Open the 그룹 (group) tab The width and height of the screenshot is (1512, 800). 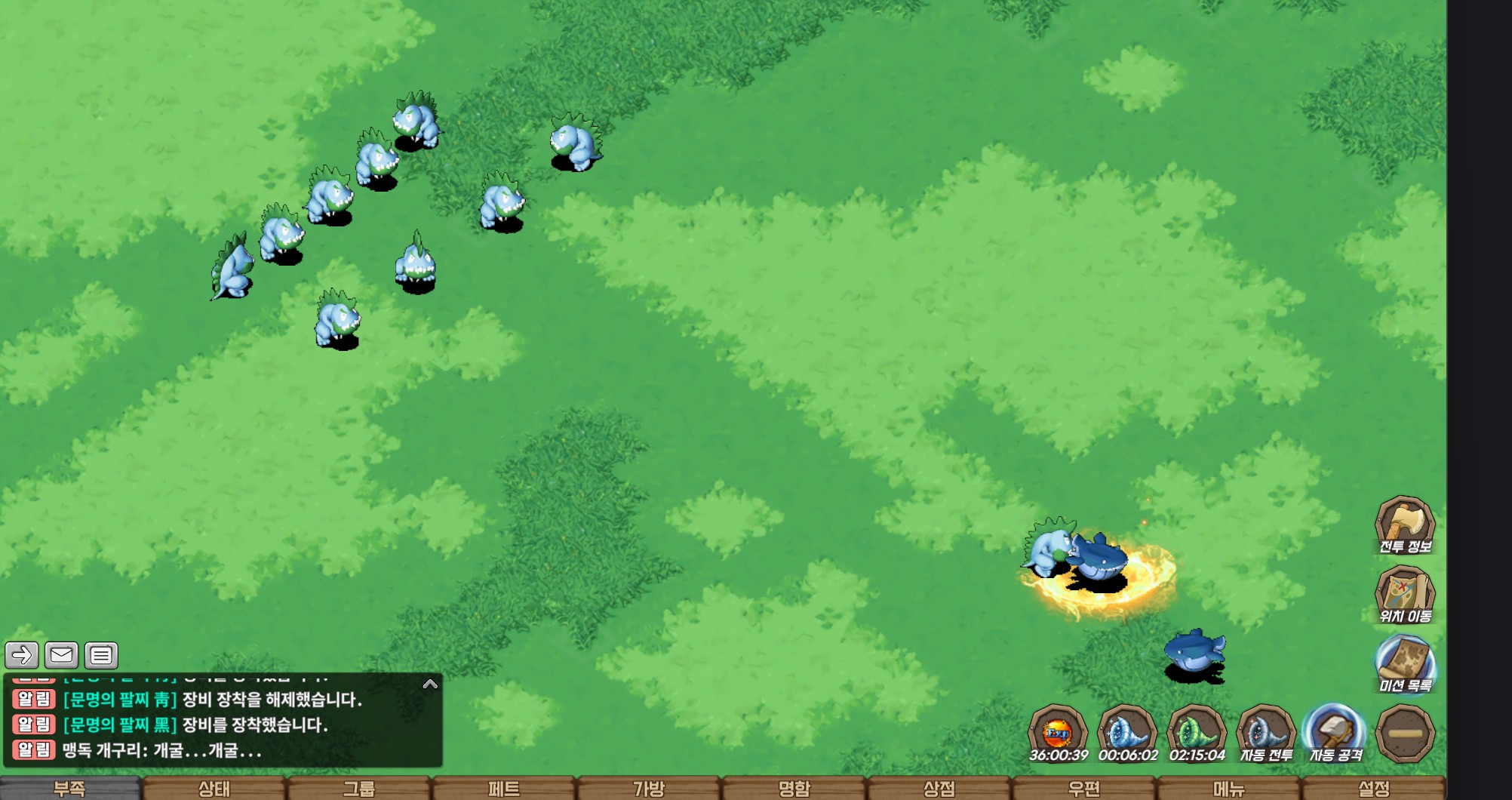click(x=359, y=789)
